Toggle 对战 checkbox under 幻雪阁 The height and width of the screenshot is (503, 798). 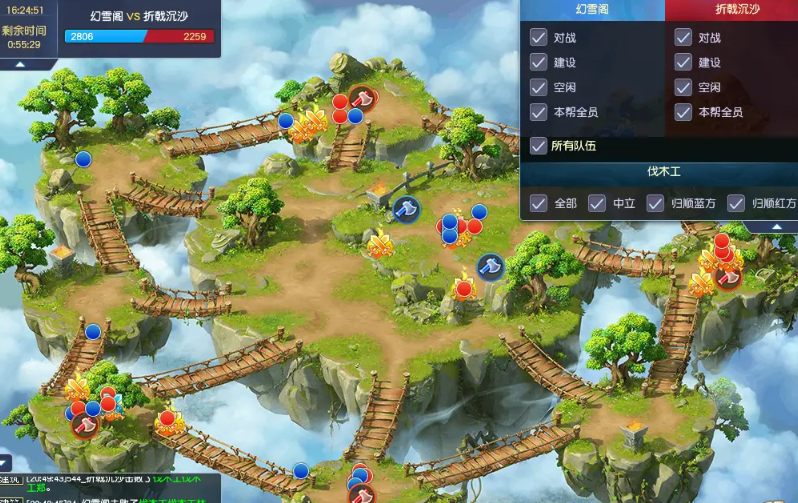click(538, 38)
